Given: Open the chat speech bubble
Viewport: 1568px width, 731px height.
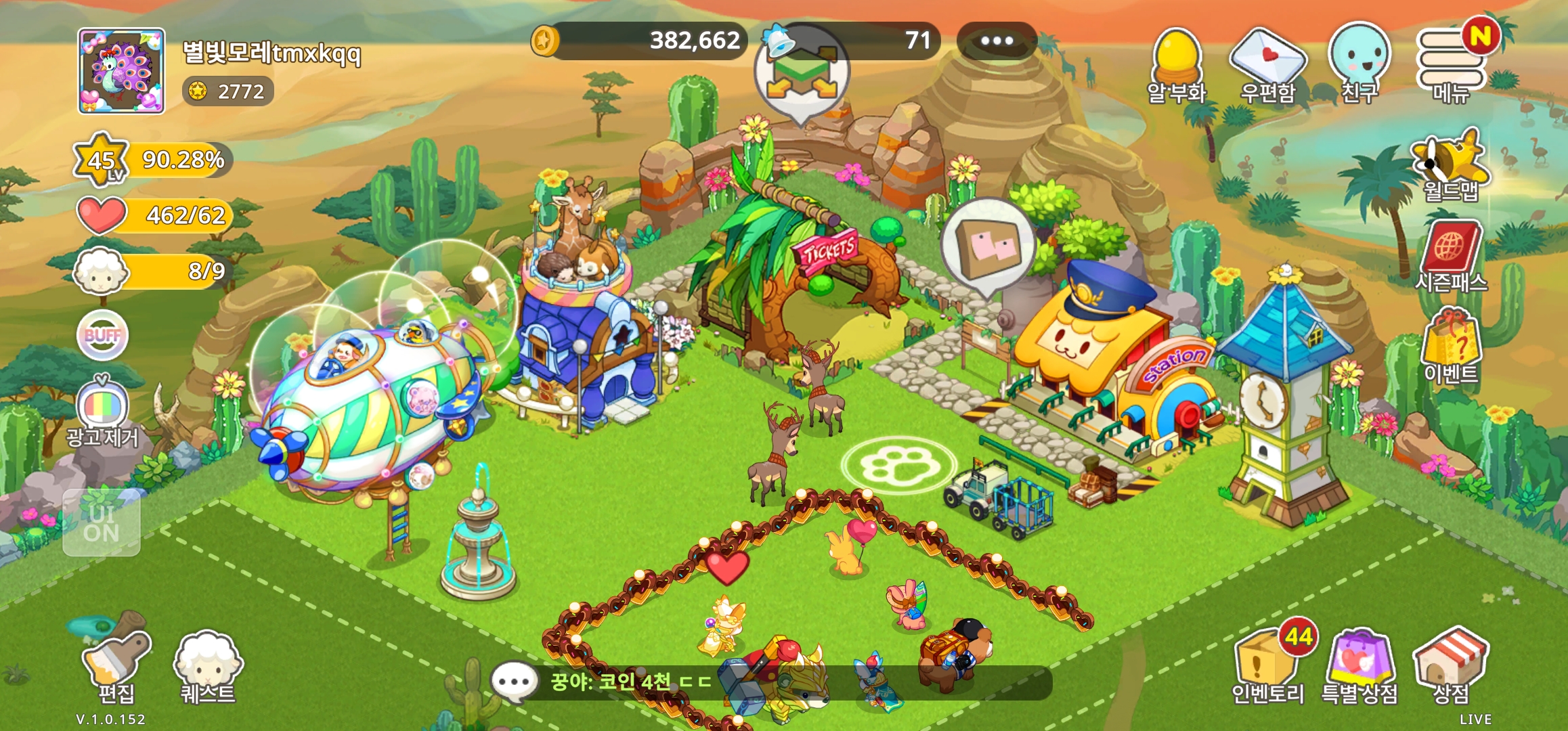Looking at the screenshot, I should tap(514, 682).
